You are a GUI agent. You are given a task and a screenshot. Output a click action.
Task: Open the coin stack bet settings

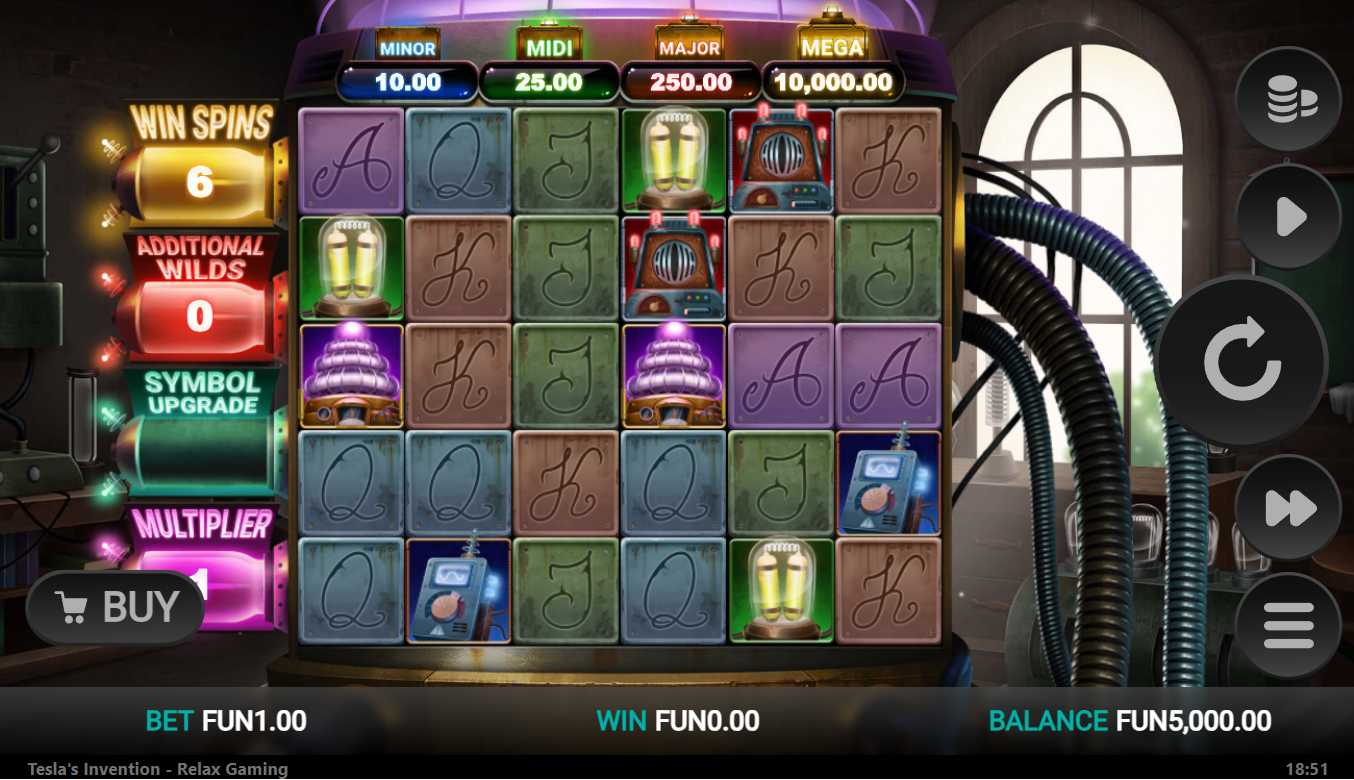[1288, 99]
